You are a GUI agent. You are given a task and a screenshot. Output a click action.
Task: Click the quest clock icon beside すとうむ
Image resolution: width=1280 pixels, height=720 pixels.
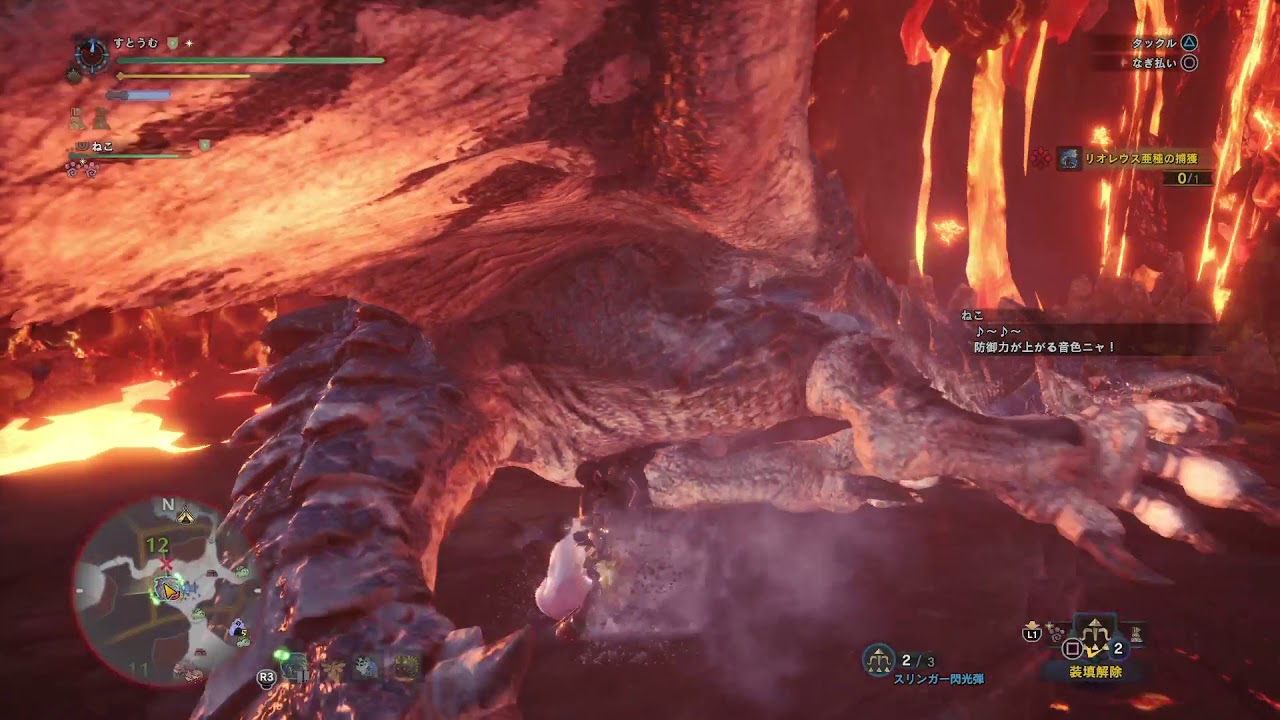(x=92, y=56)
